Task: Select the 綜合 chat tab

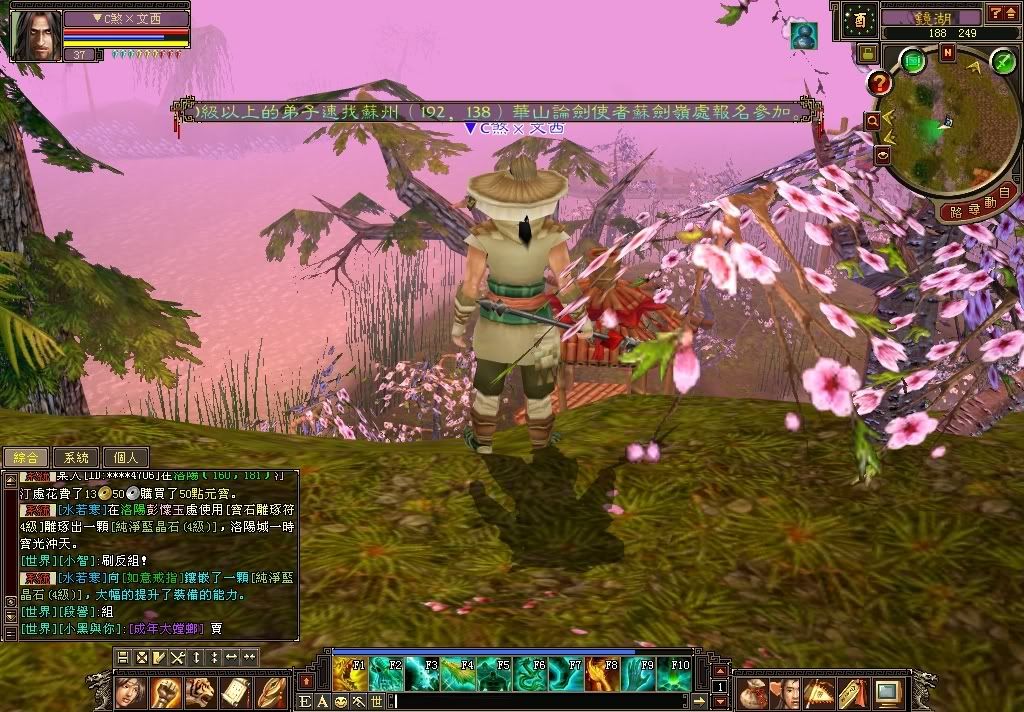Action: coord(26,457)
